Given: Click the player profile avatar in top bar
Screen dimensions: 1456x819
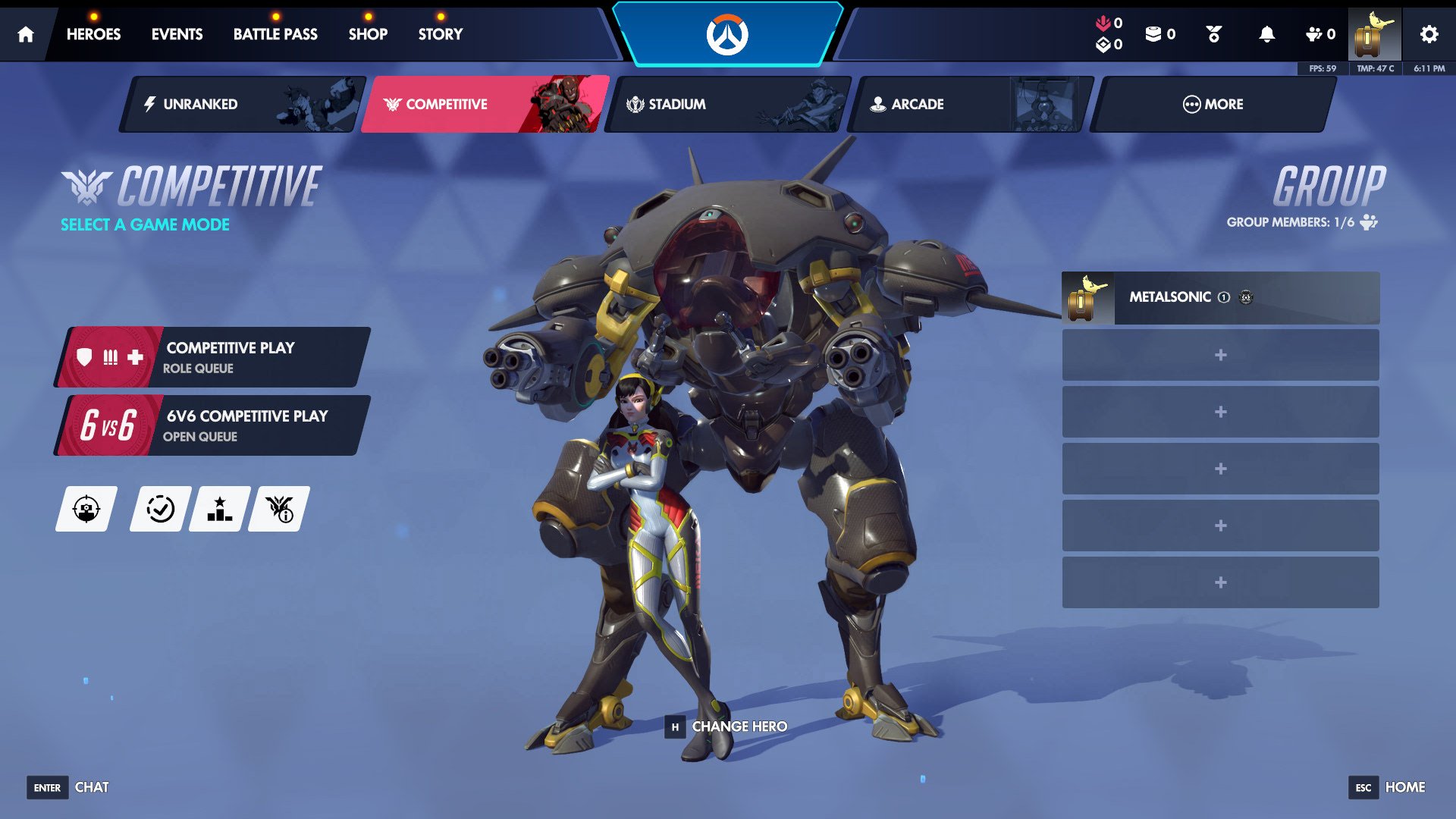Looking at the screenshot, I should (1374, 34).
